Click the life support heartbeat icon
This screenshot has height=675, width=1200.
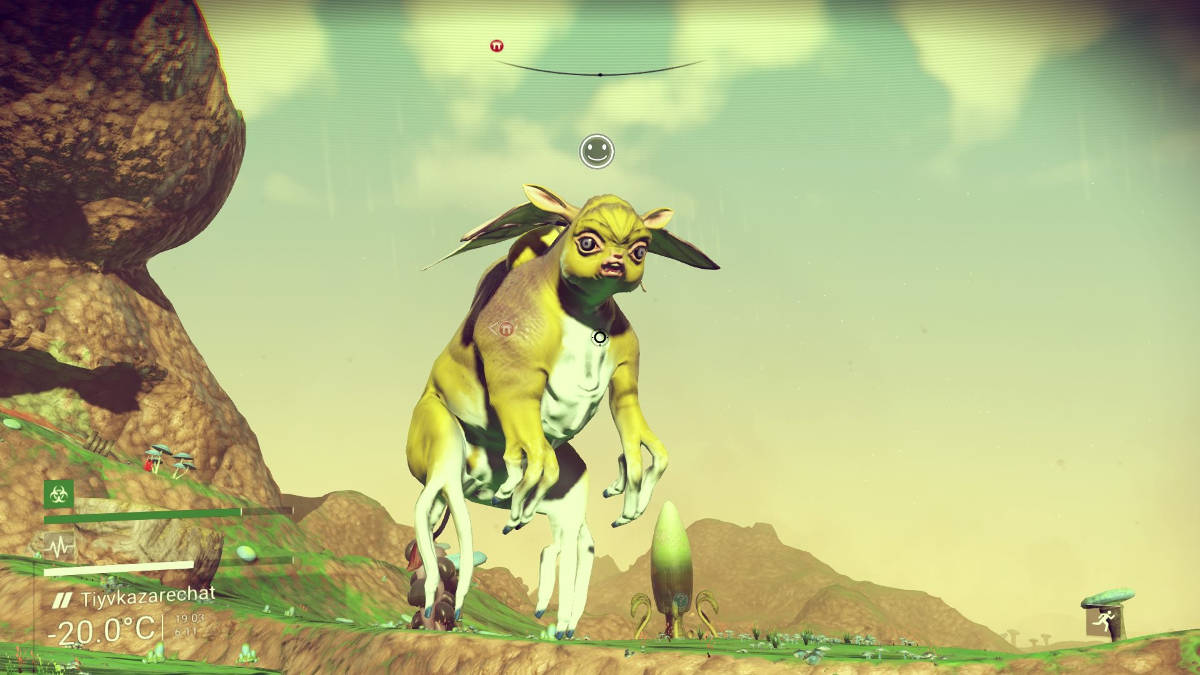(x=59, y=546)
